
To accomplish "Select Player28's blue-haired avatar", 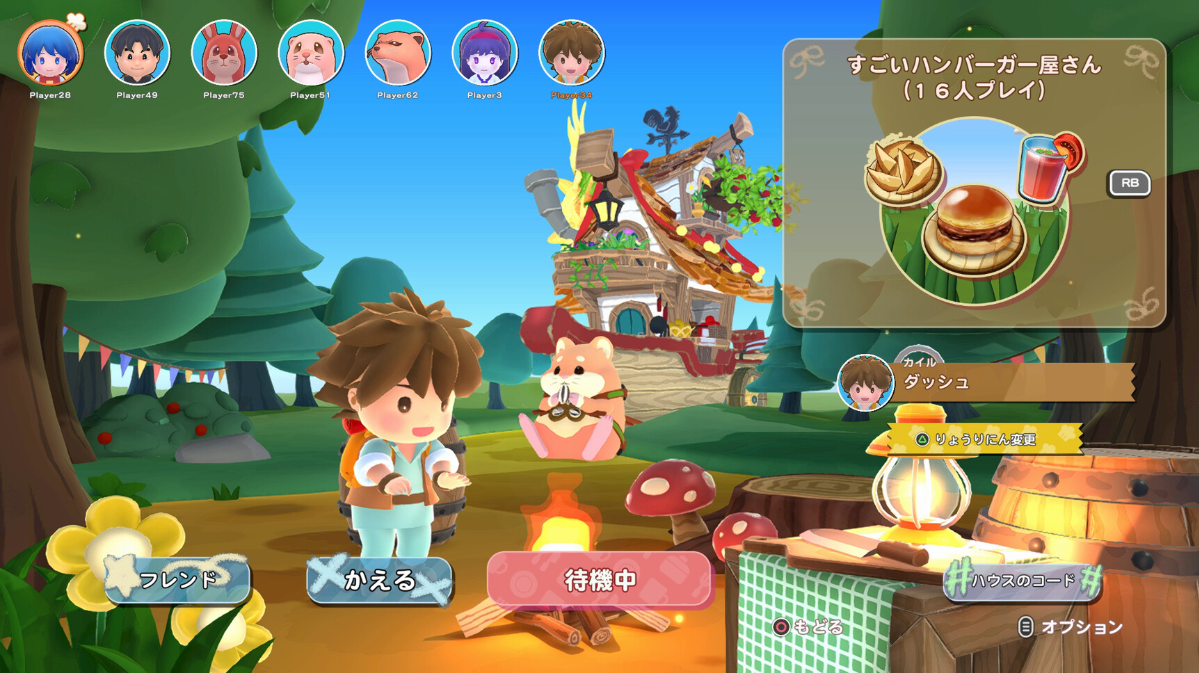I will pyautogui.click(x=50, y=53).
